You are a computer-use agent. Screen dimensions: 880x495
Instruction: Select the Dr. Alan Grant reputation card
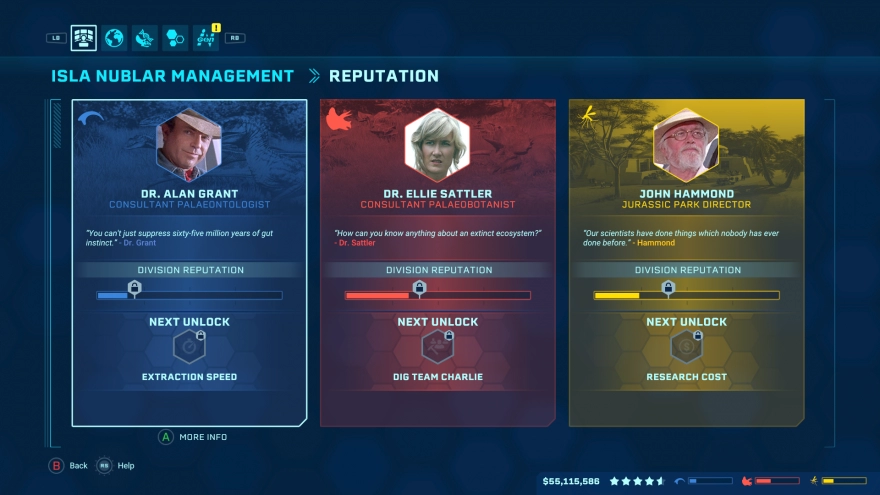[189, 262]
